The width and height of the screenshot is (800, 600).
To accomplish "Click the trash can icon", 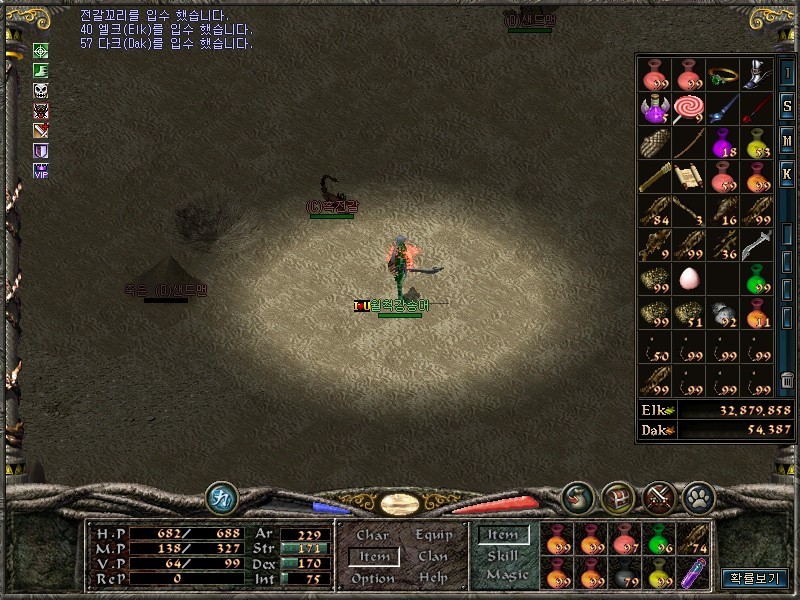I will pyautogui.click(x=788, y=380).
